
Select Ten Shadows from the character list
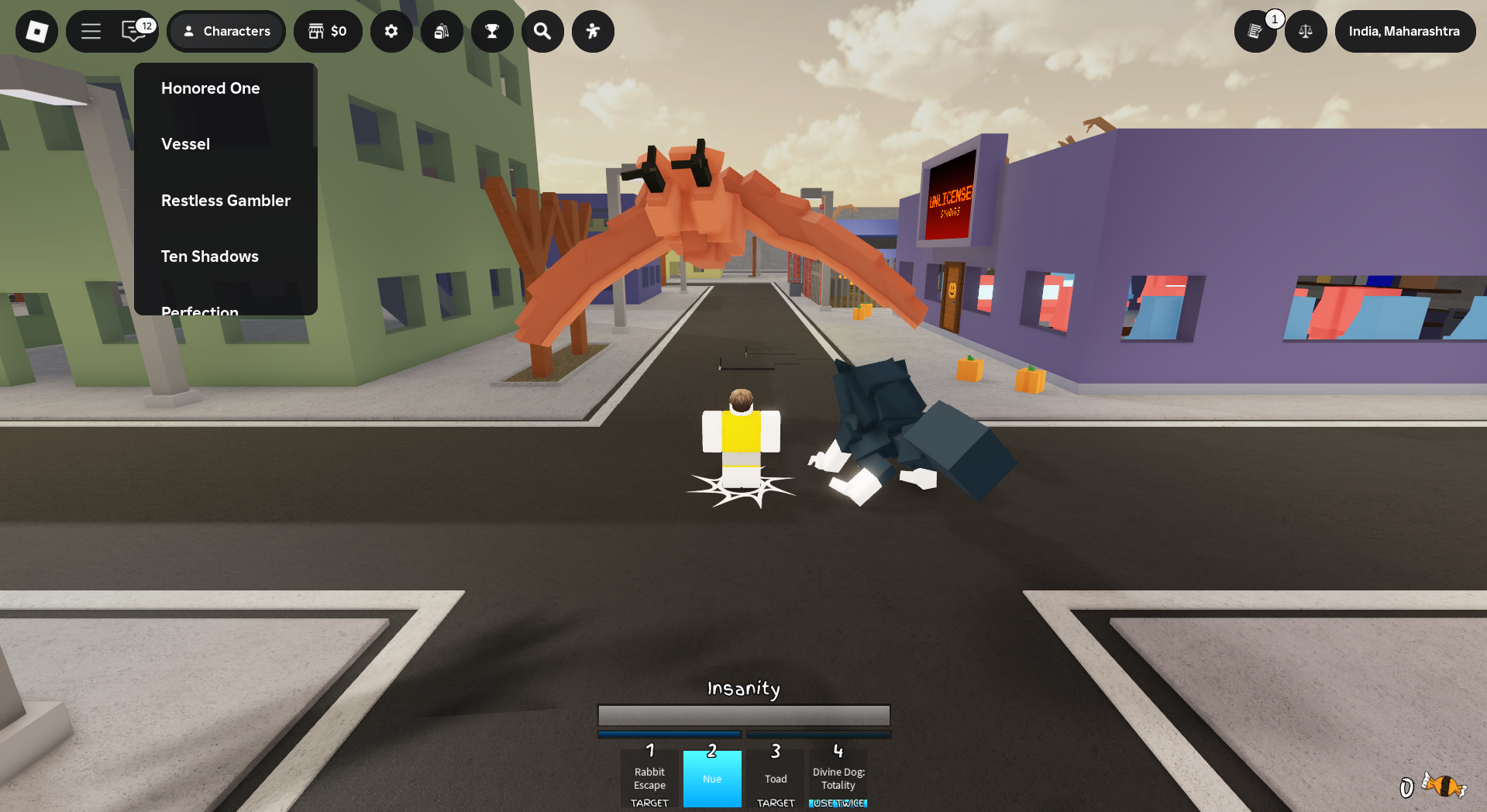coord(209,256)
